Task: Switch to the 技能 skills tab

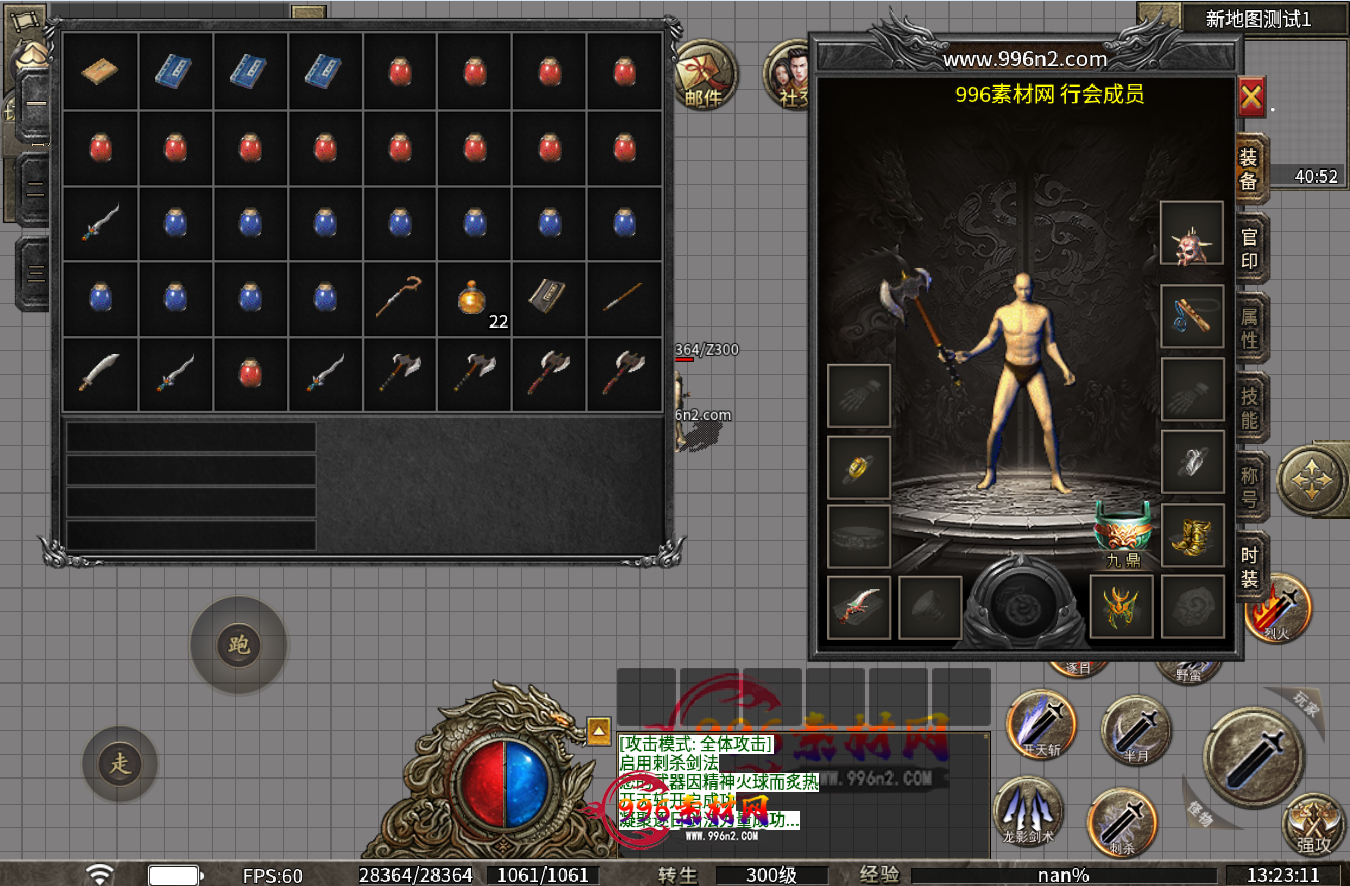Action: pos(1250,407)
